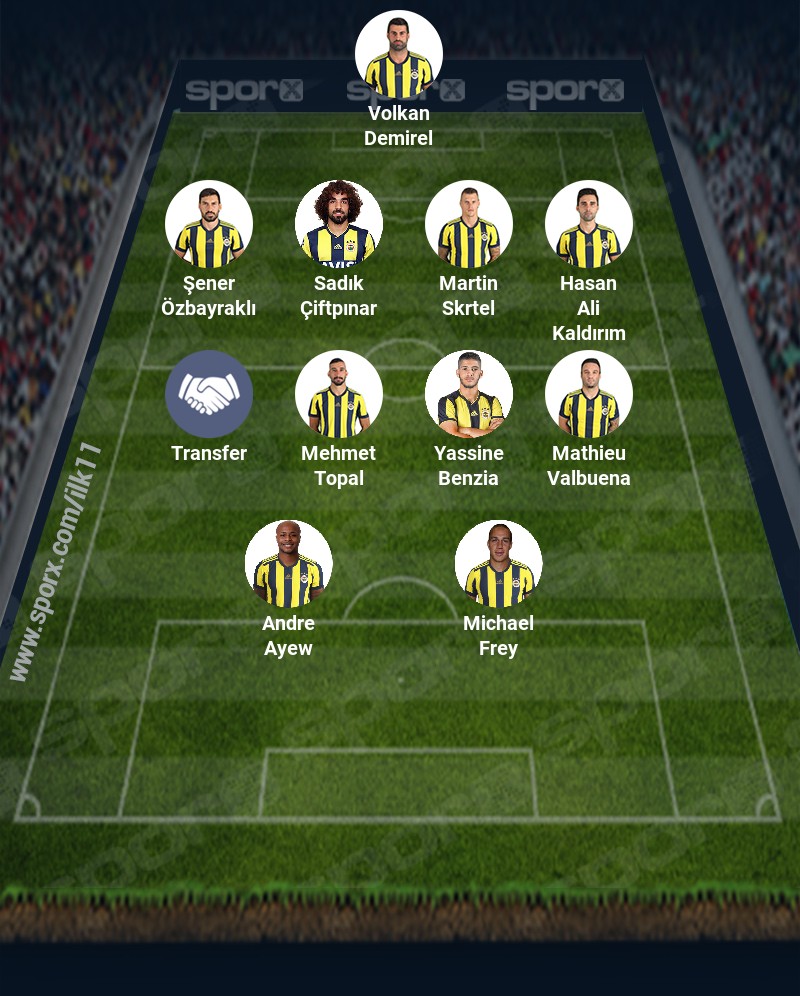The width and height of the screenshot is (800, 996).
Task: Pick Hasan Ali Kaldırım's slot
Action: coord(589,224)
